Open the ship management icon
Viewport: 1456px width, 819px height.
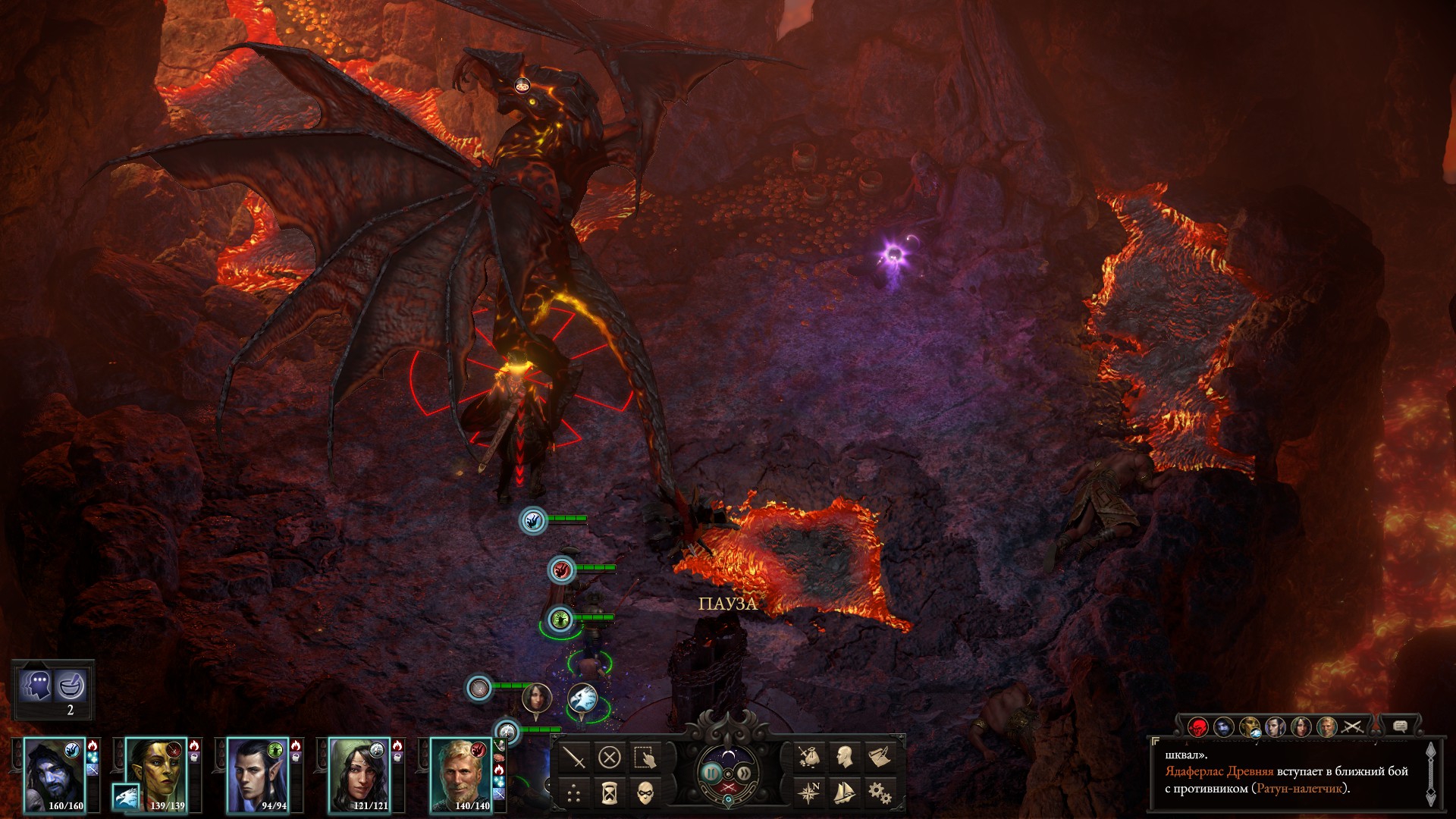844,793
